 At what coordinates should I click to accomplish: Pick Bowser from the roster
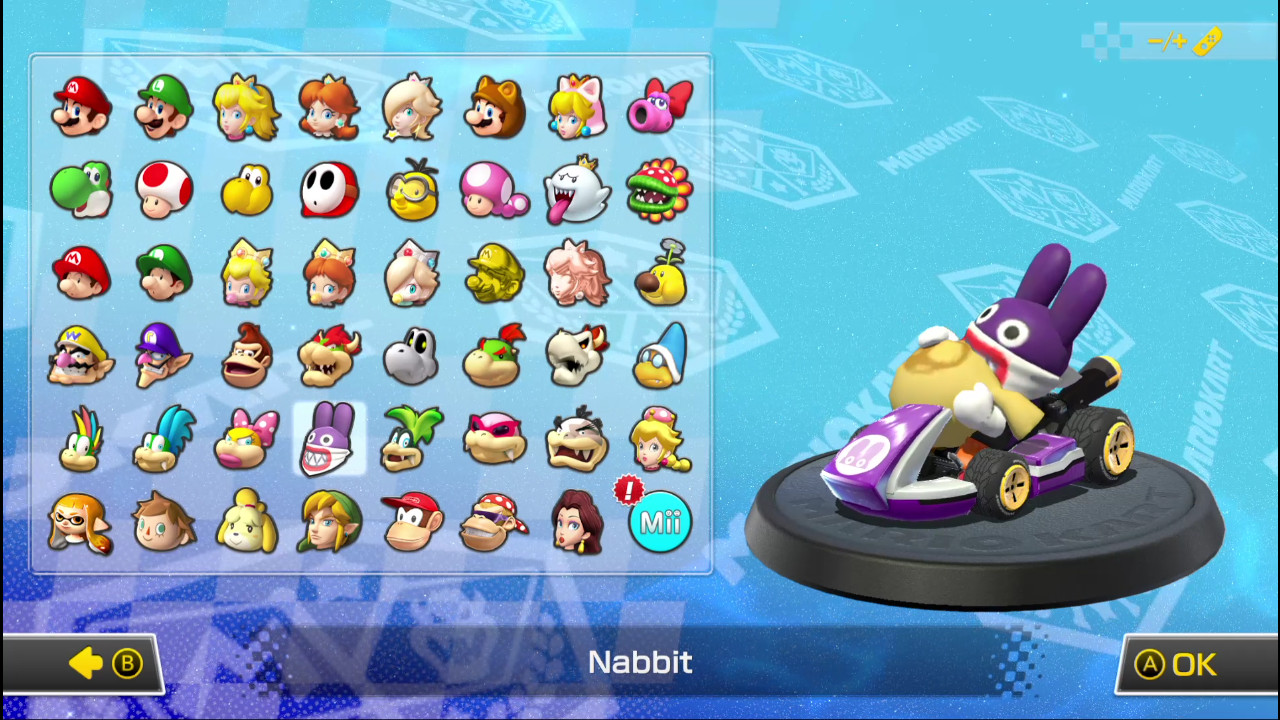[x=329, y=355]
